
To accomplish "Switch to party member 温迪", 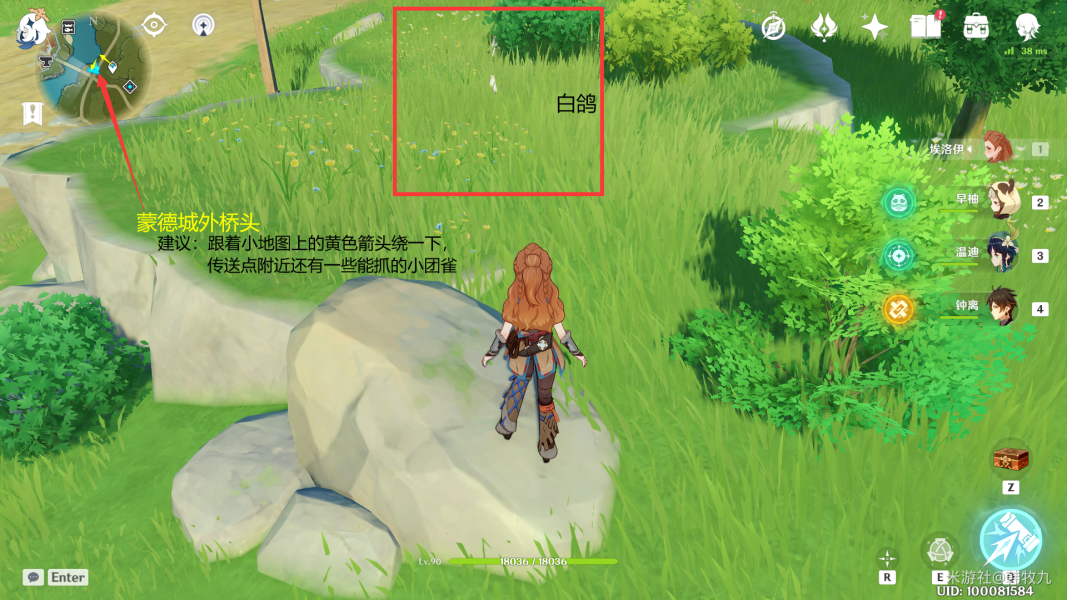I will (x=1000, y=254).
